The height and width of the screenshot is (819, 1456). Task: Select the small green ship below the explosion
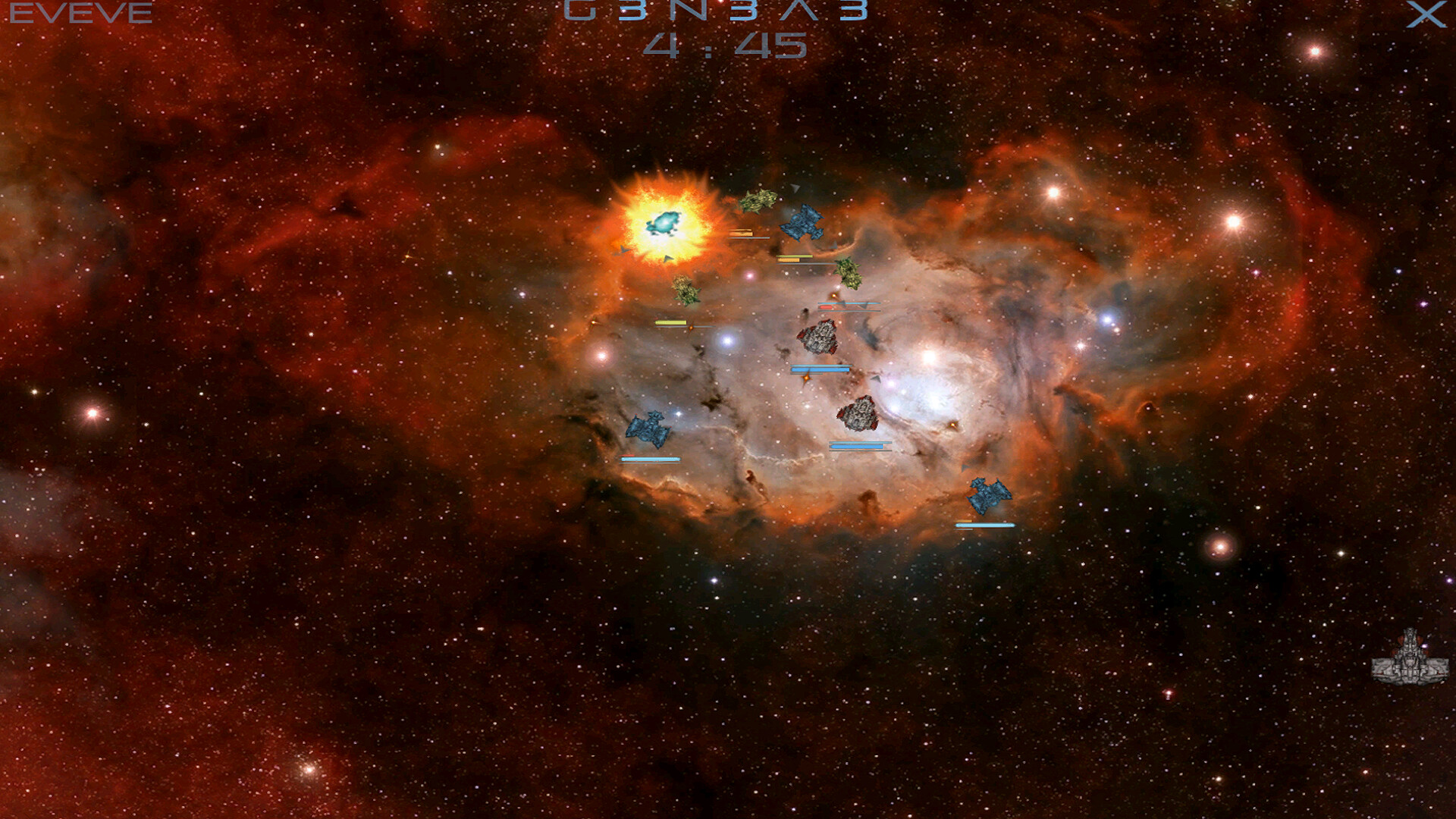pos(686,291)
